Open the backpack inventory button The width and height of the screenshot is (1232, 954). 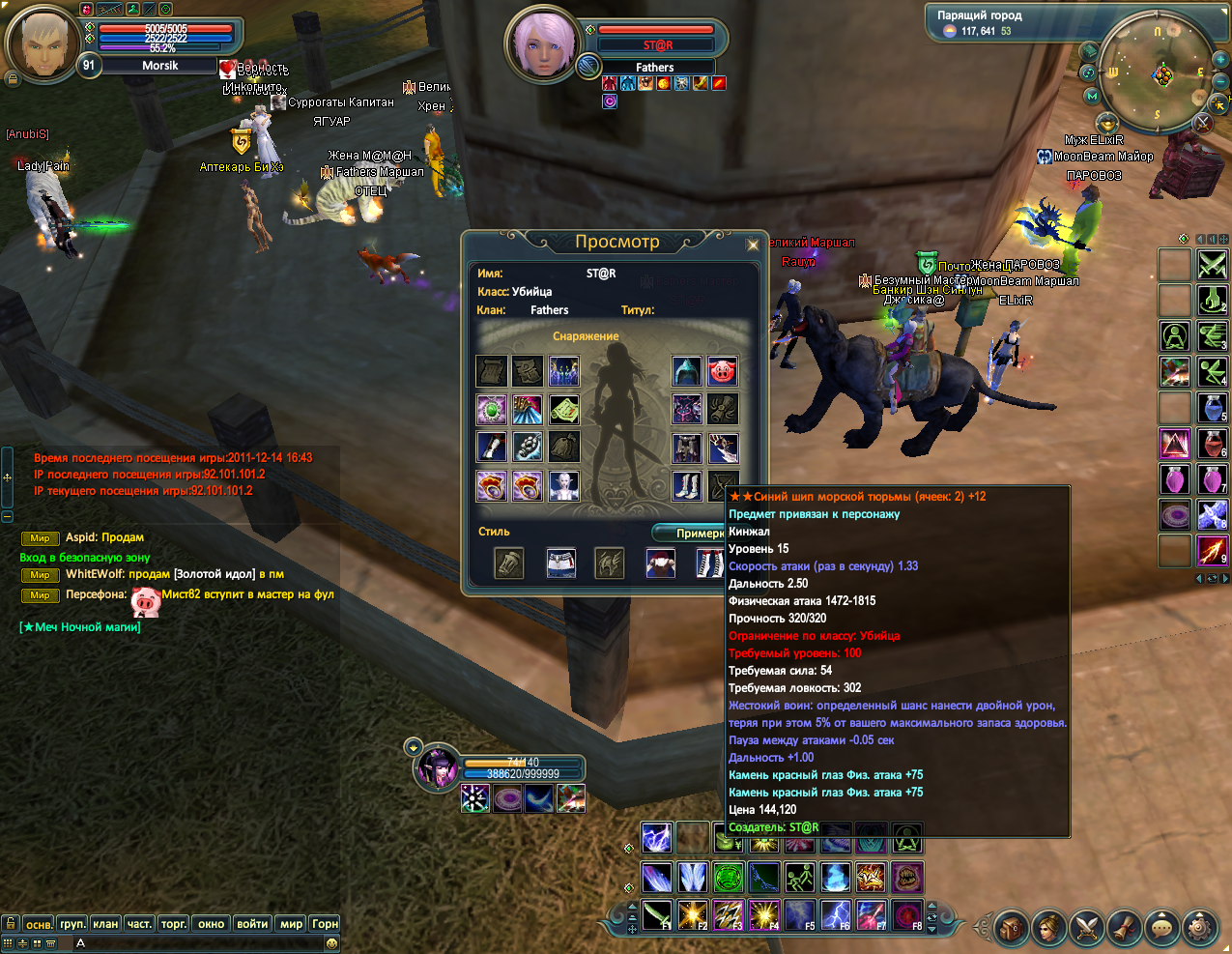click(x=1011, y=929)
